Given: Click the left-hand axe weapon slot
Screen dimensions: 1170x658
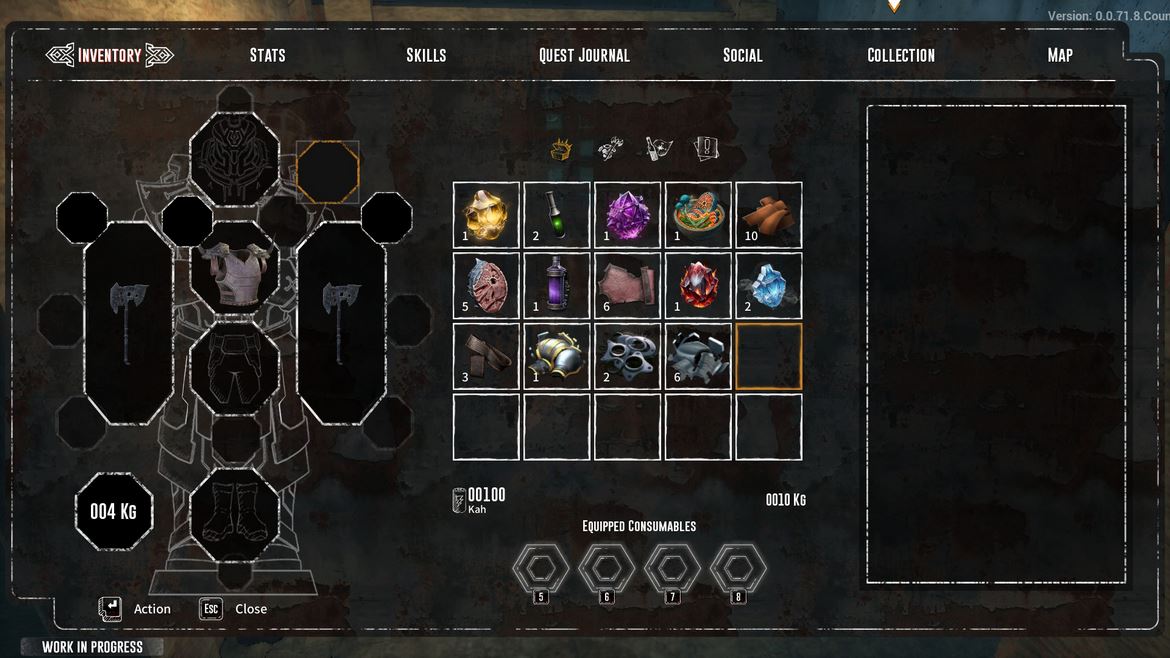Looking at the screenshot, I should 129,321.
